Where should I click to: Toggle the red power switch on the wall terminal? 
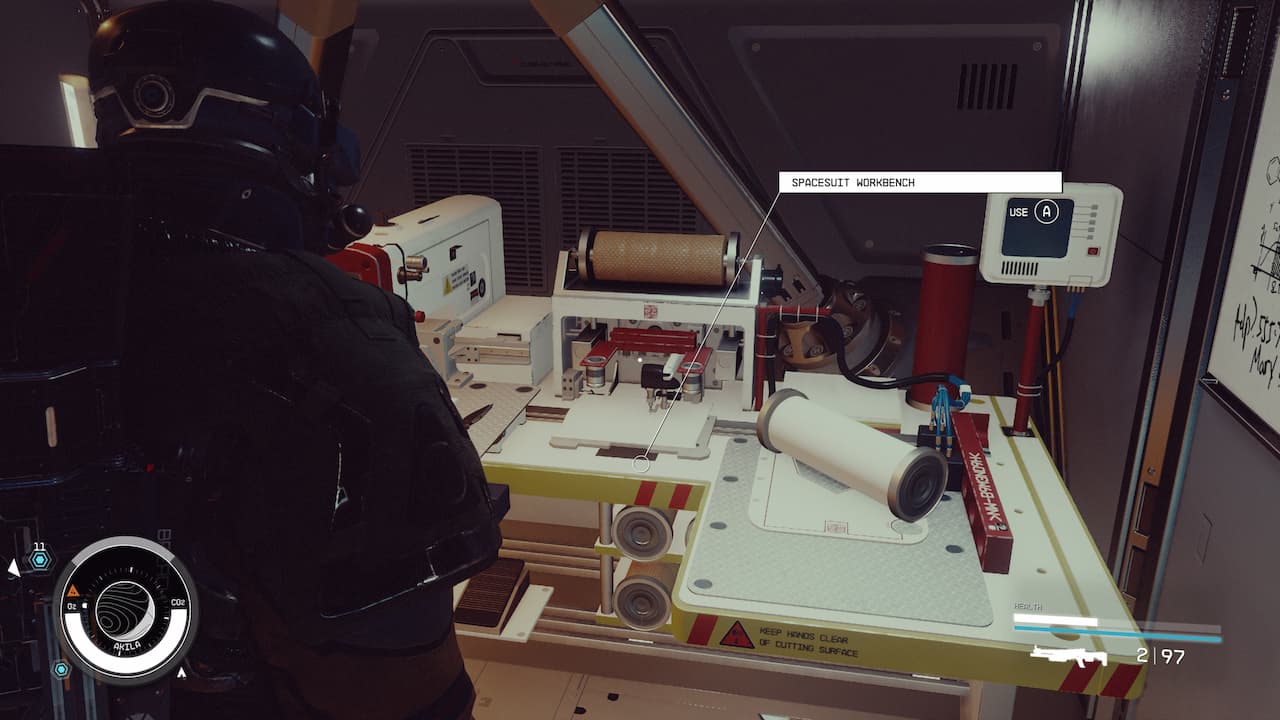(1092, 251)
